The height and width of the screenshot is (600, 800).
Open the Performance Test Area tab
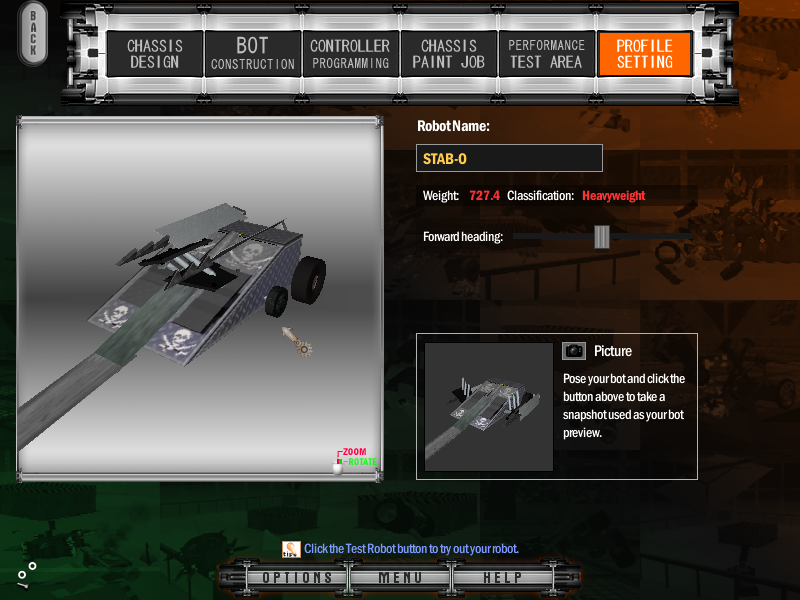click(546, 54)
